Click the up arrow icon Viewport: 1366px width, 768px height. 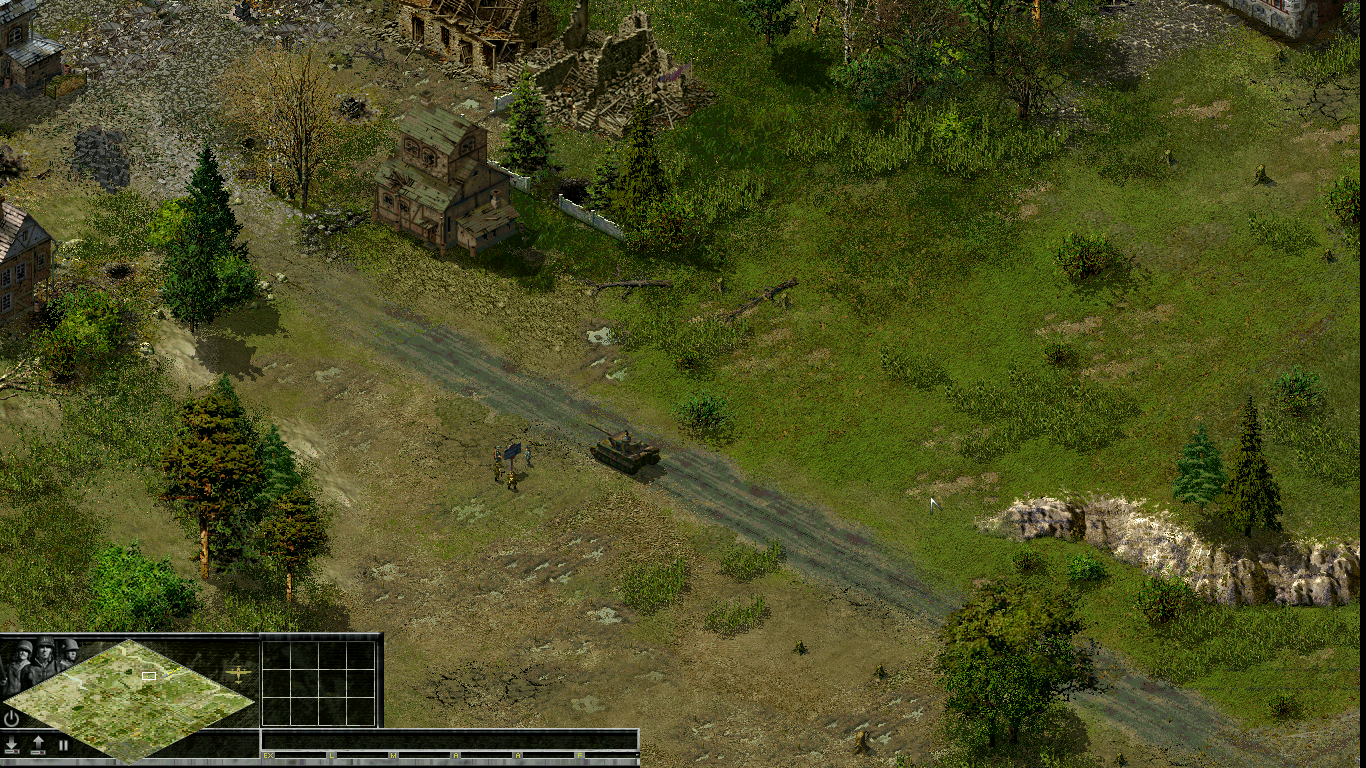[38, 745]
